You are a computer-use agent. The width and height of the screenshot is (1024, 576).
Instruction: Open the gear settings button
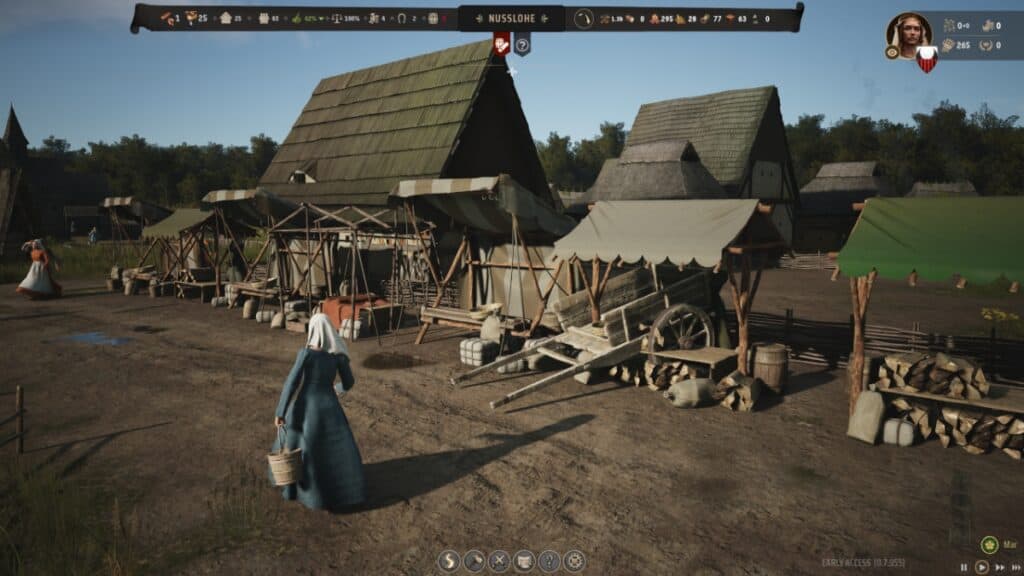574,561
